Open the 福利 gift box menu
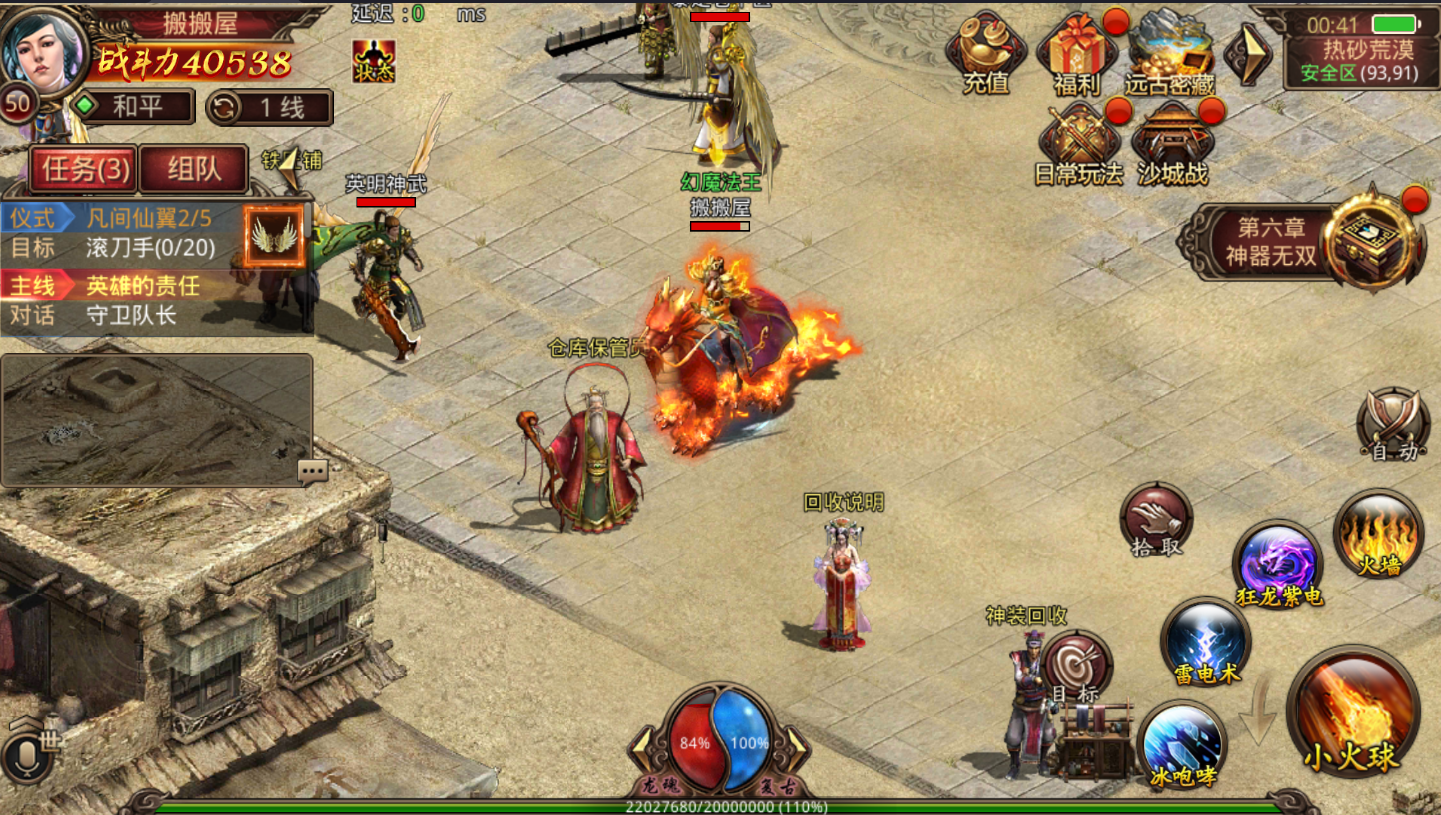 1076,54
